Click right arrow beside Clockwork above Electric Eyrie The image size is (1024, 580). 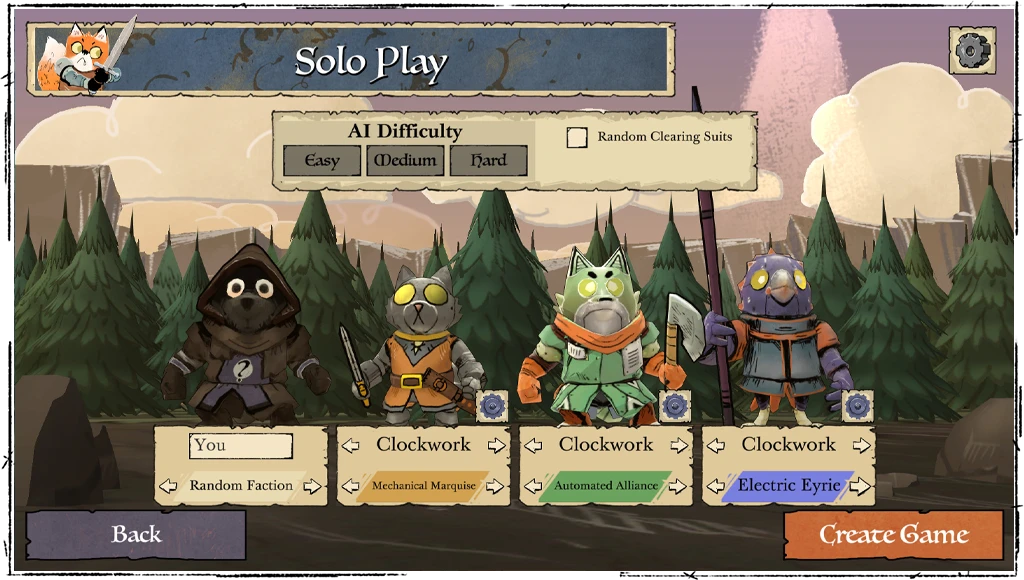point(862,446)
